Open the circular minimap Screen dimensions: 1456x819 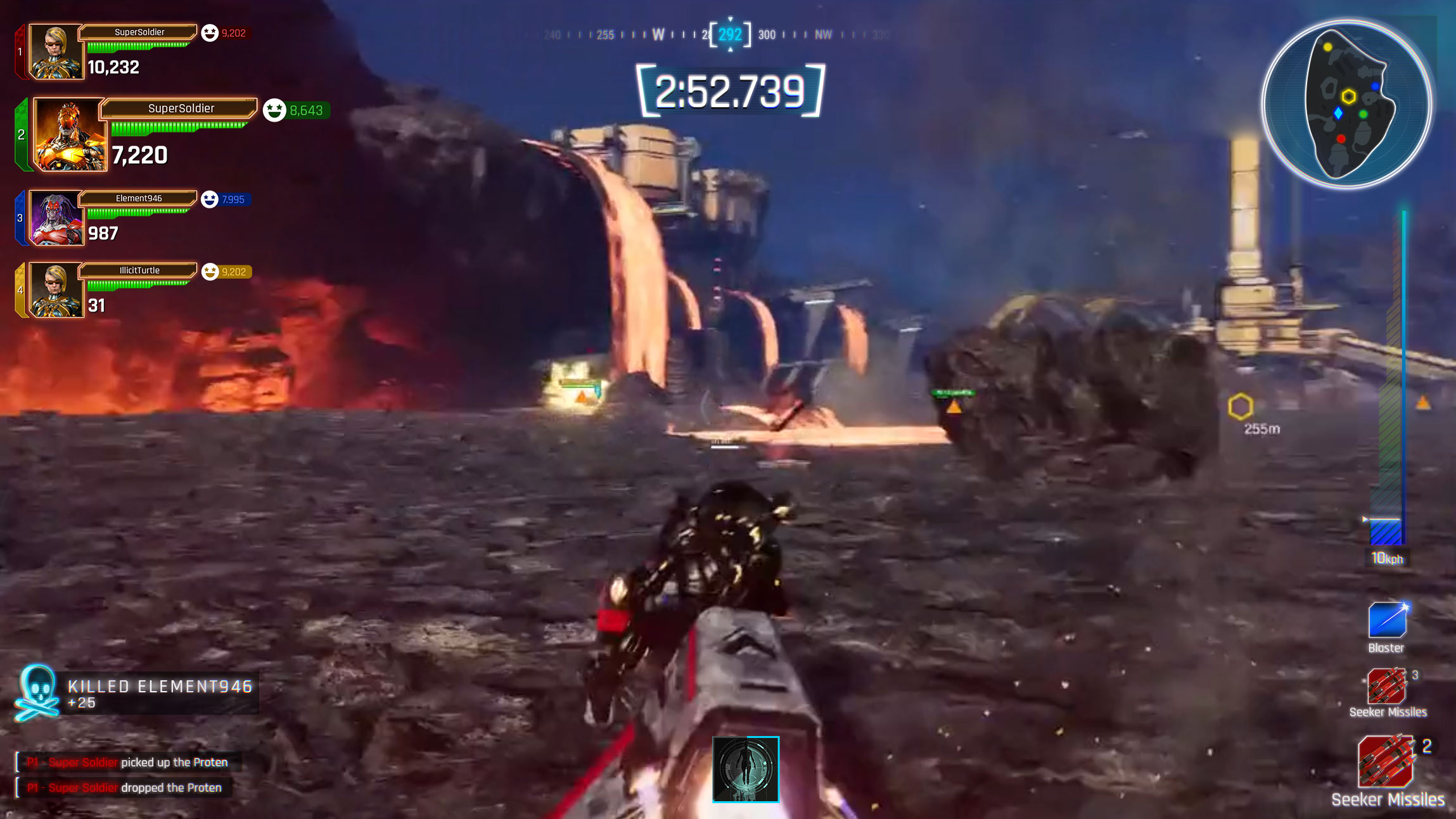[x=1347, y=105]
